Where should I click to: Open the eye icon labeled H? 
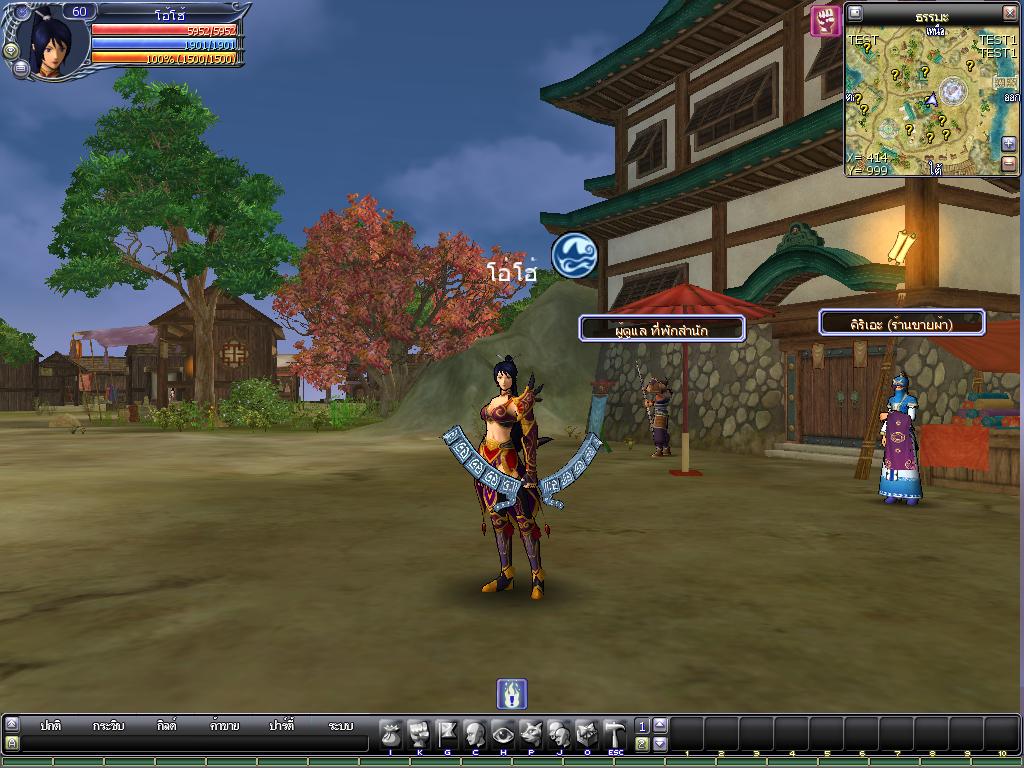click(503, 733)
